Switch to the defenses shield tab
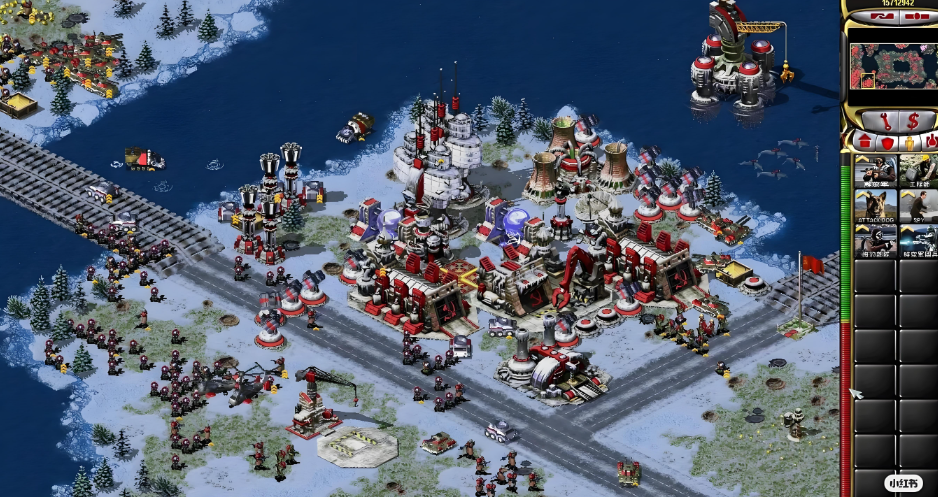938x497 pixels. [x=886, y=143]
